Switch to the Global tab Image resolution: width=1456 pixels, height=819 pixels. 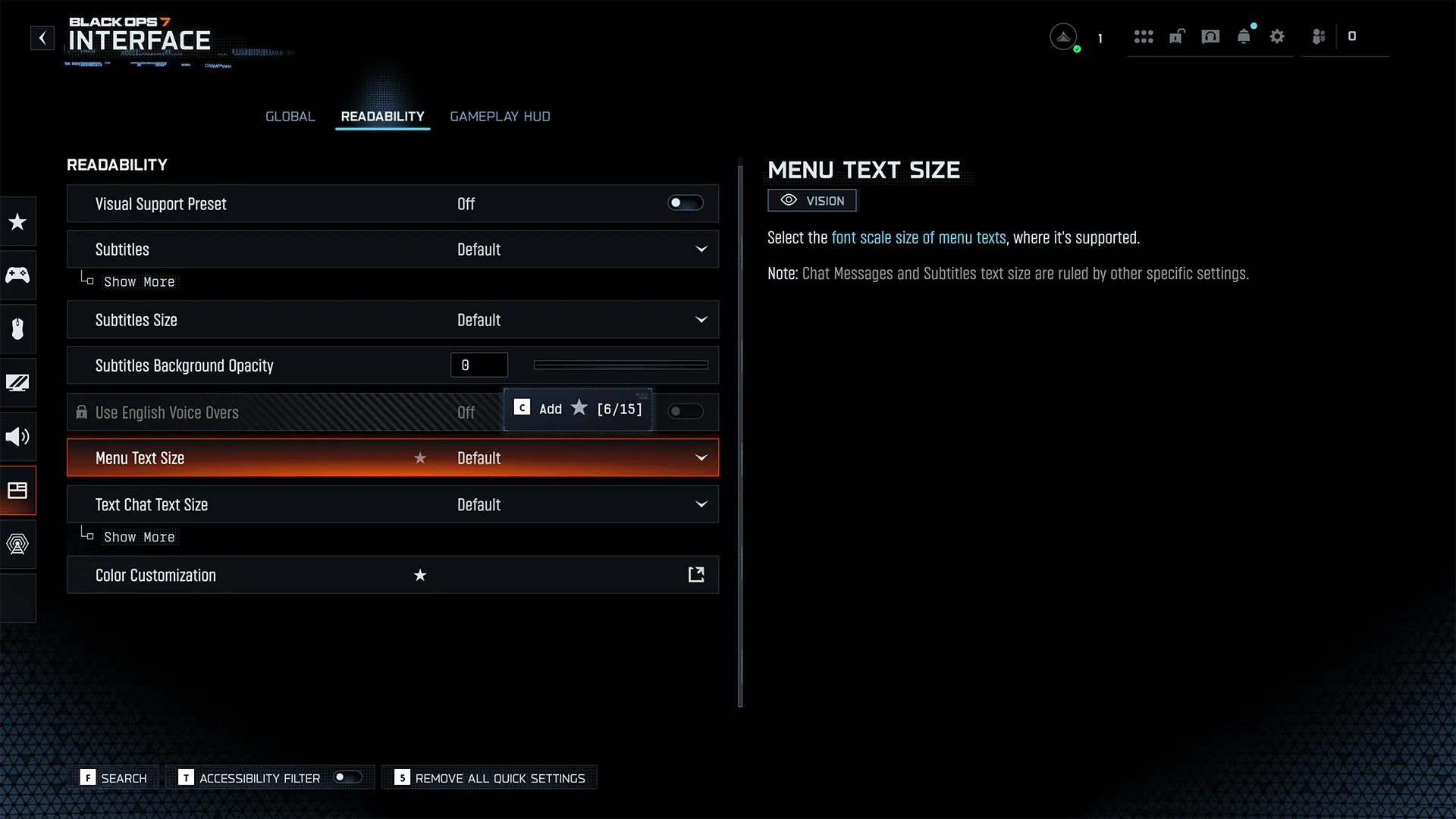290,117
